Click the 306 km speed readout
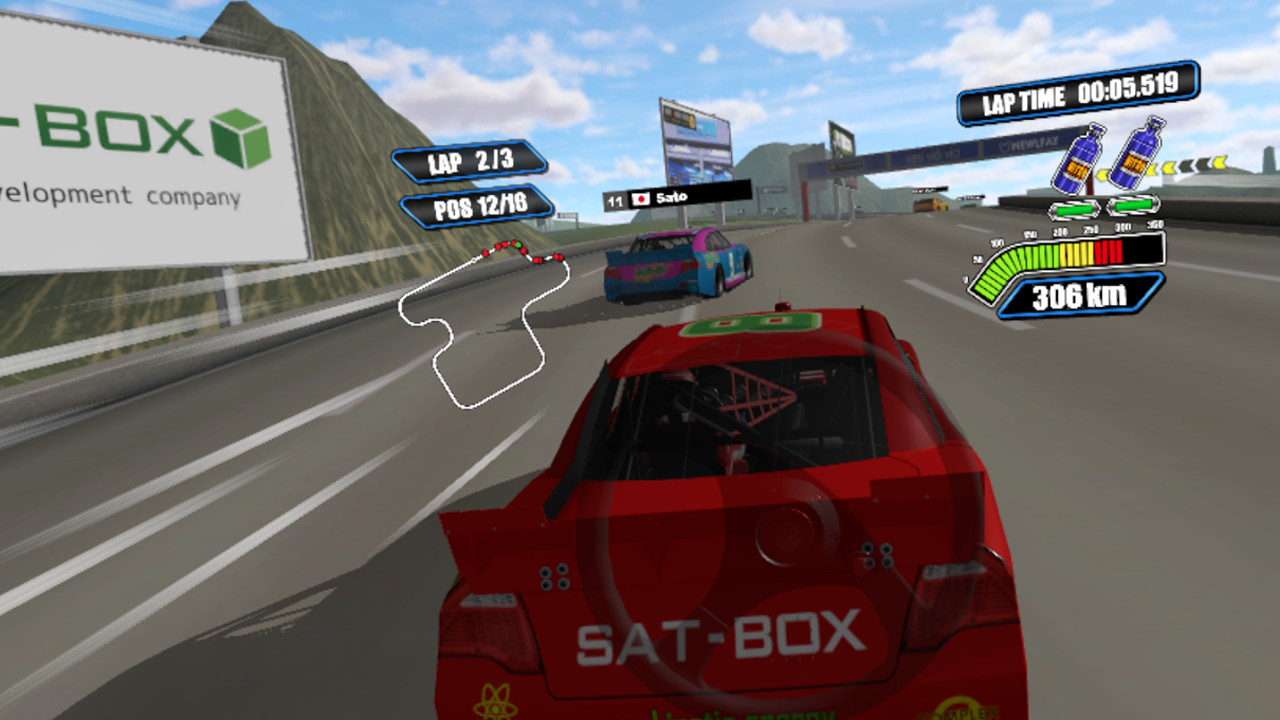The image size is (1280, 720). click(1080, 296)
